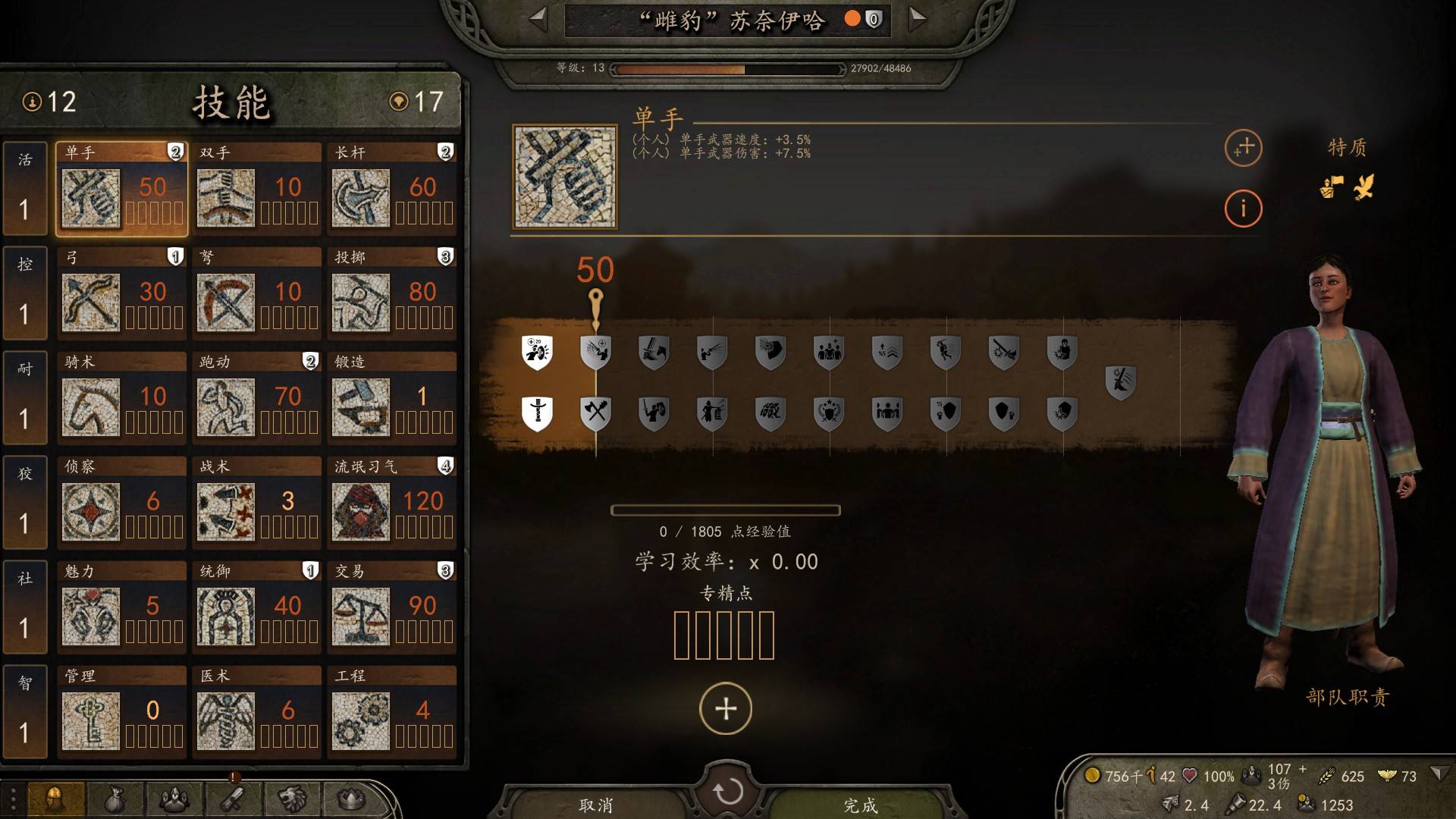Screen dimensions: 1456x819
Task: Select the 统御 leadership skill
Action: [x=256, y=607]
